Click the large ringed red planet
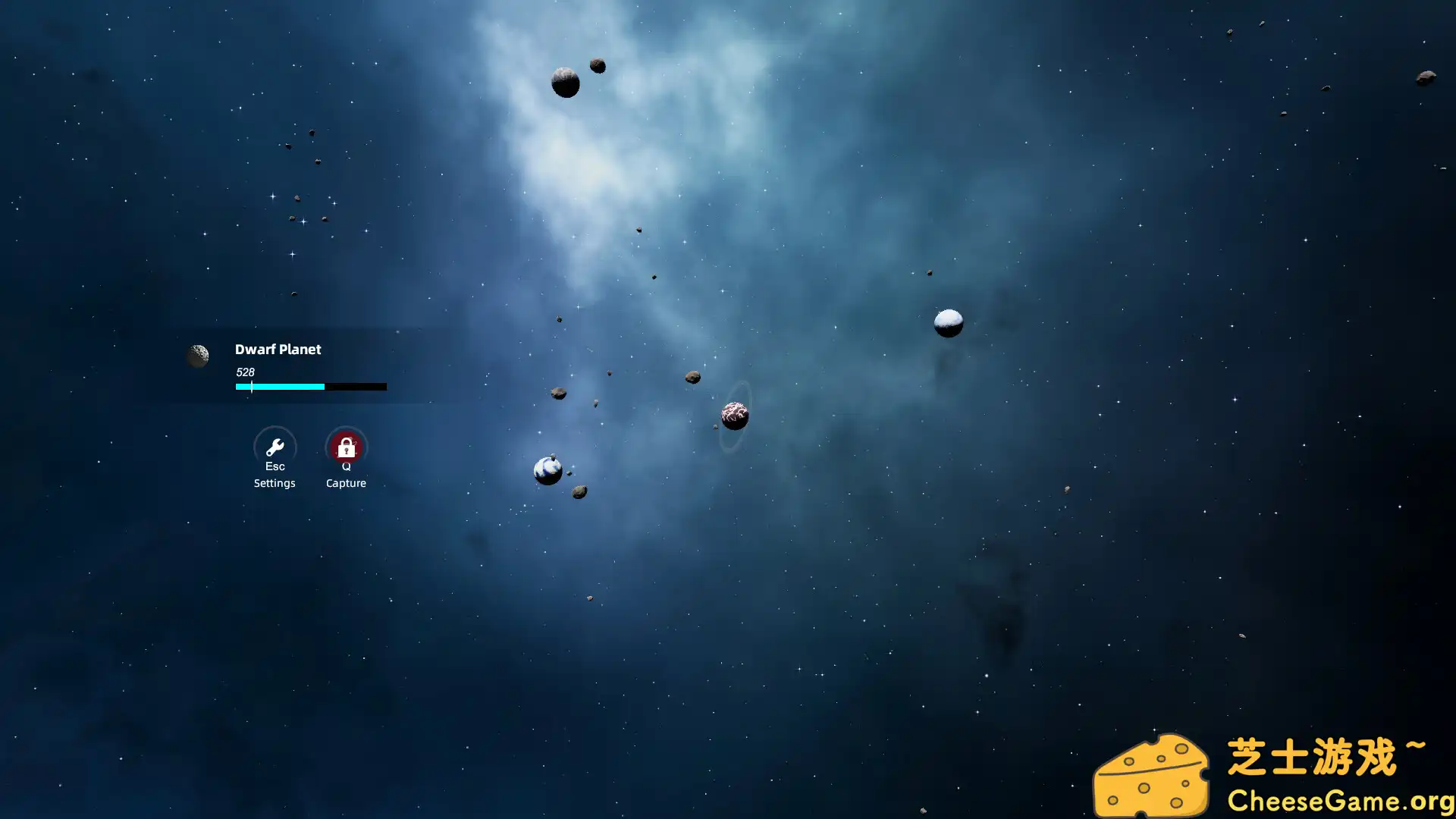Viewport: 1456px width, 819px height. pos(733,416)
